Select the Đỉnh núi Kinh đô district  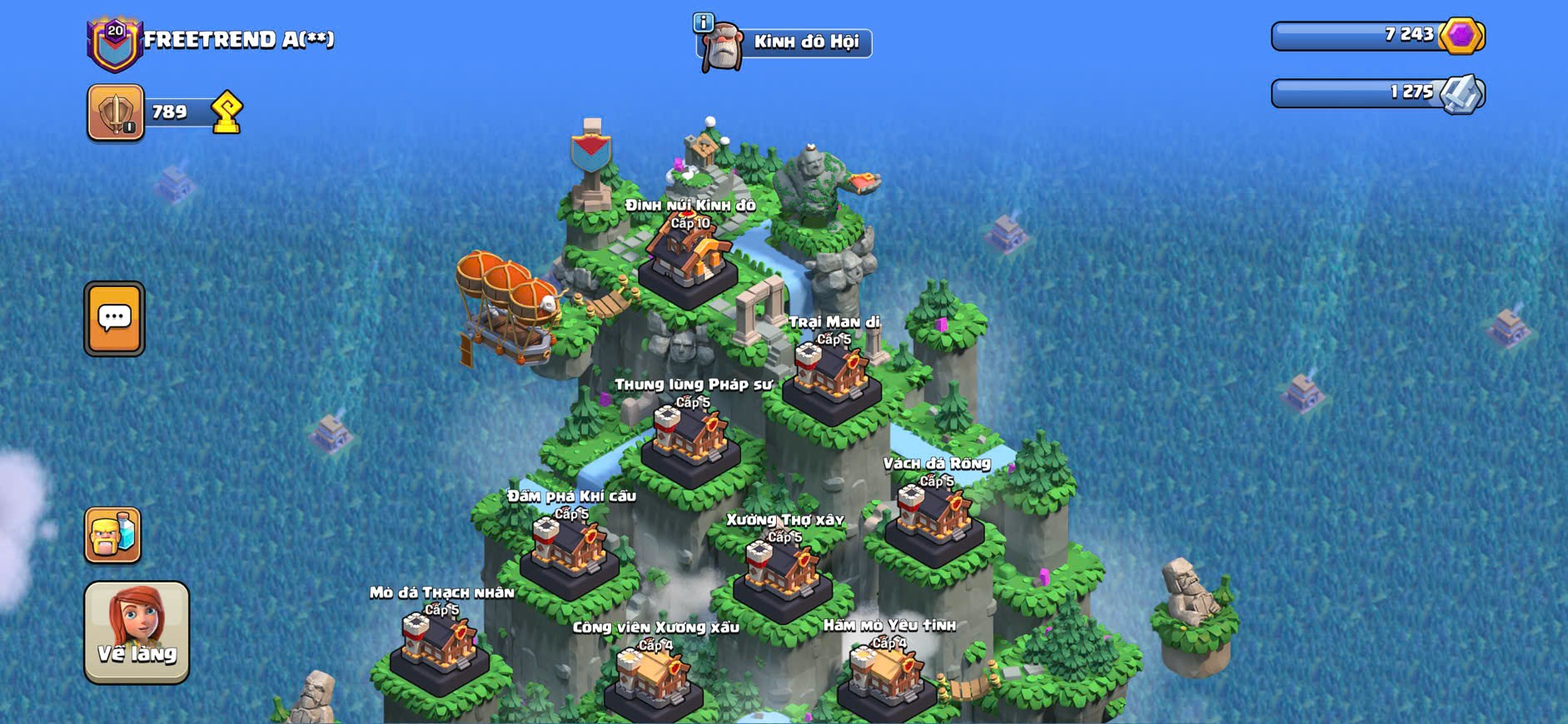click(x=688, y=260)
